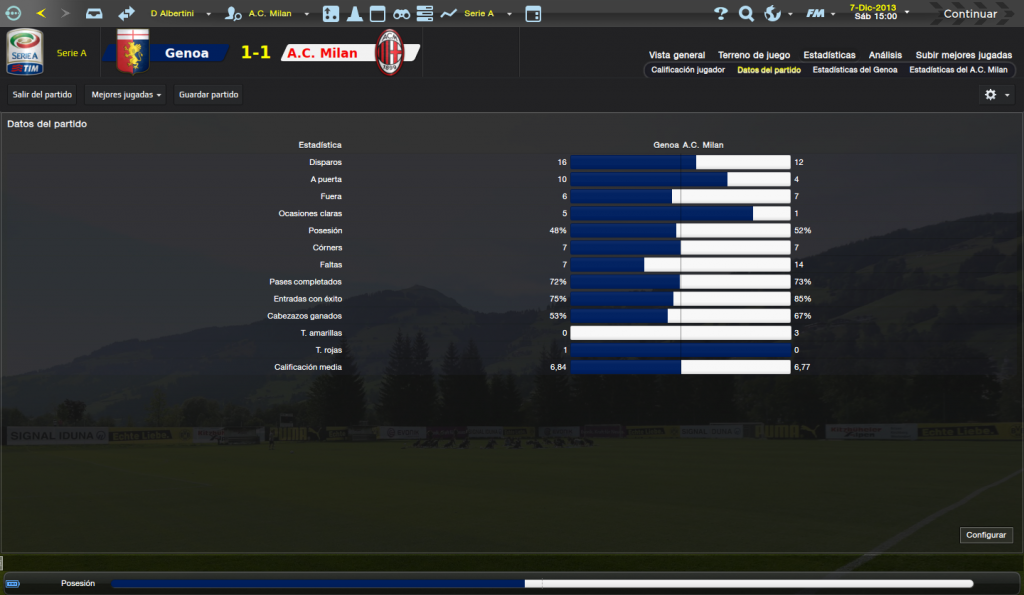
Task: Open the gear settings dropdown
Action: pos(996,94)
